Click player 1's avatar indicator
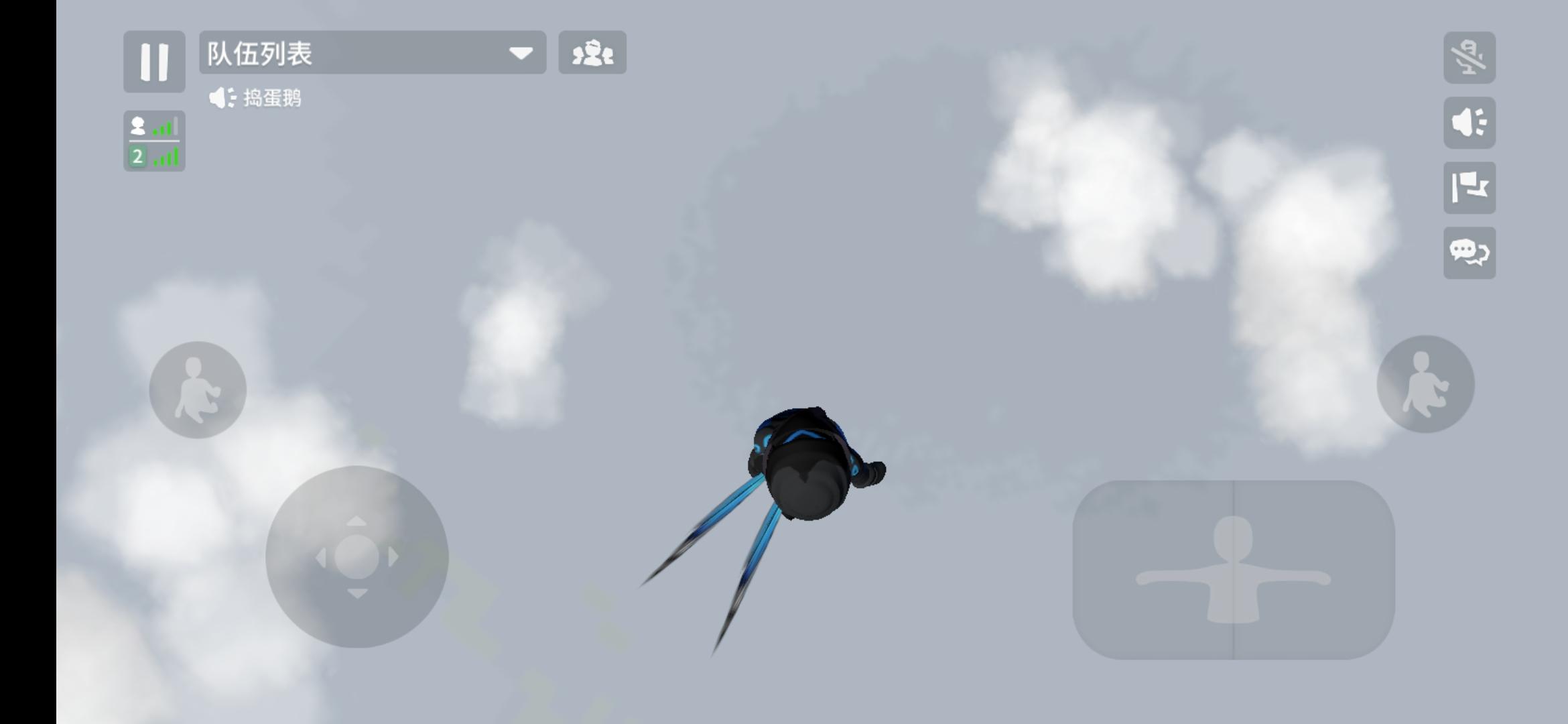 point(139,126)
